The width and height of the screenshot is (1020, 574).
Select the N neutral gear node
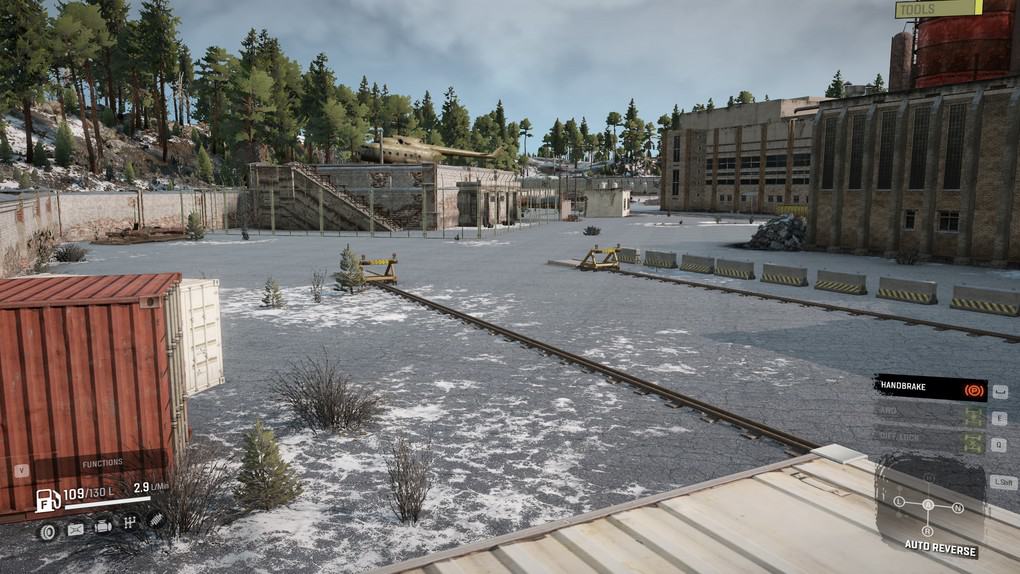click(957, 508)
